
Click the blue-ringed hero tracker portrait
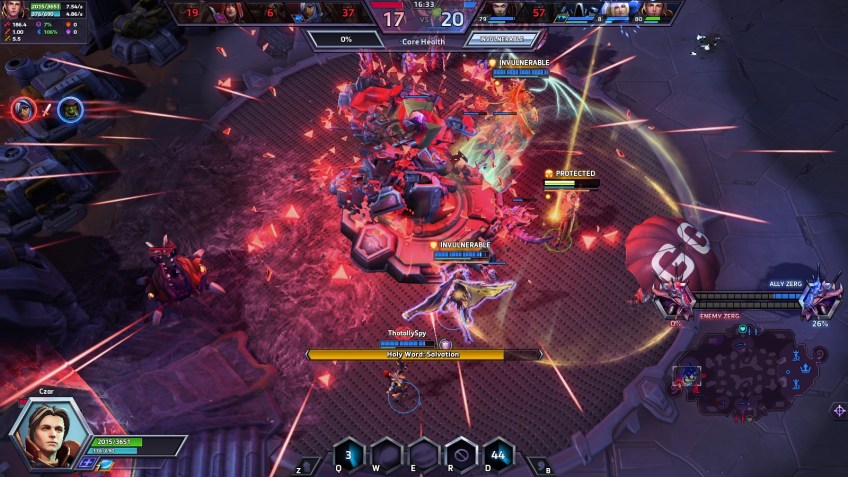(x=68, y=109)
